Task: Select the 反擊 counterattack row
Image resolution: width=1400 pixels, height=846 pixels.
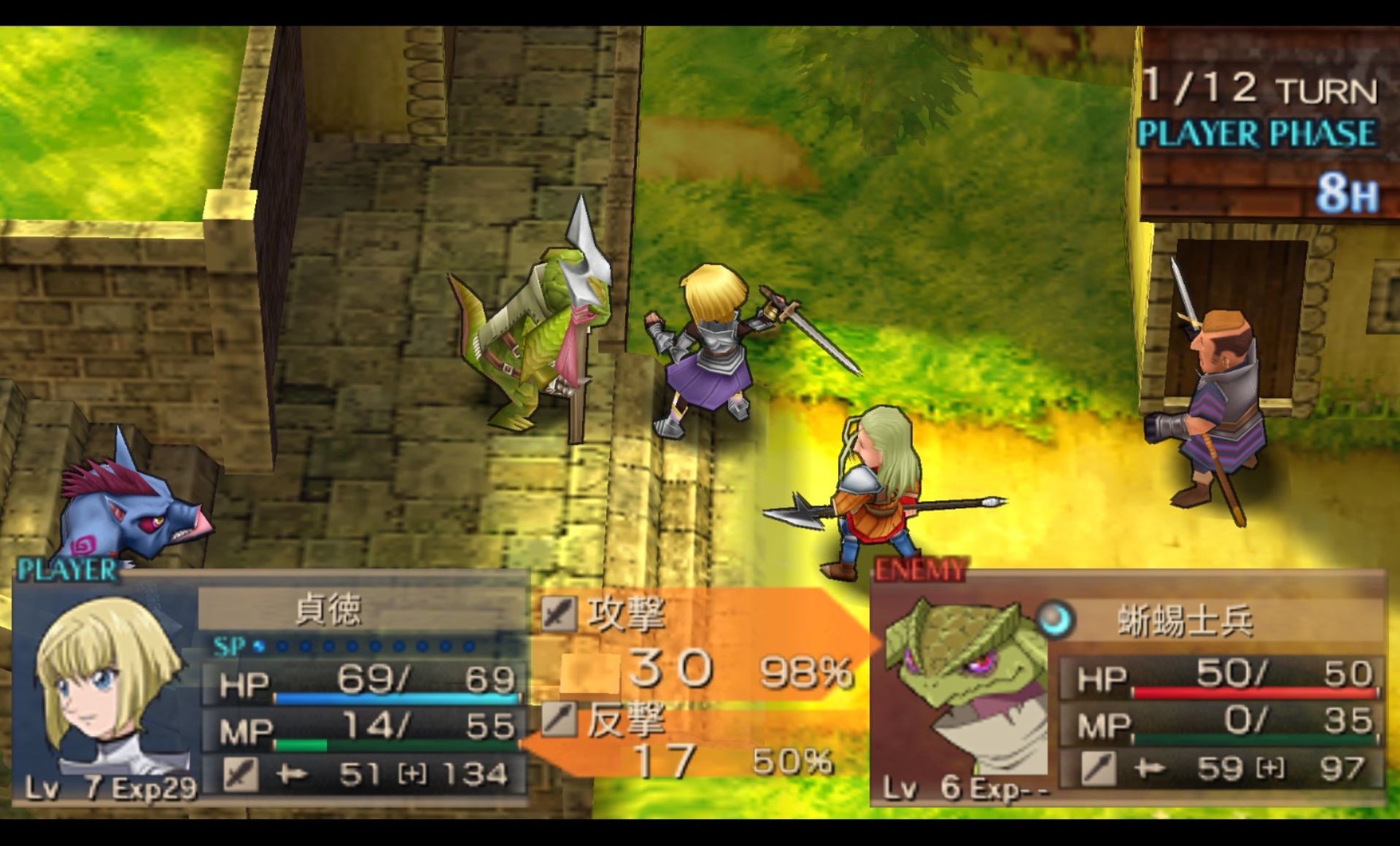Action: coord(625,721)
